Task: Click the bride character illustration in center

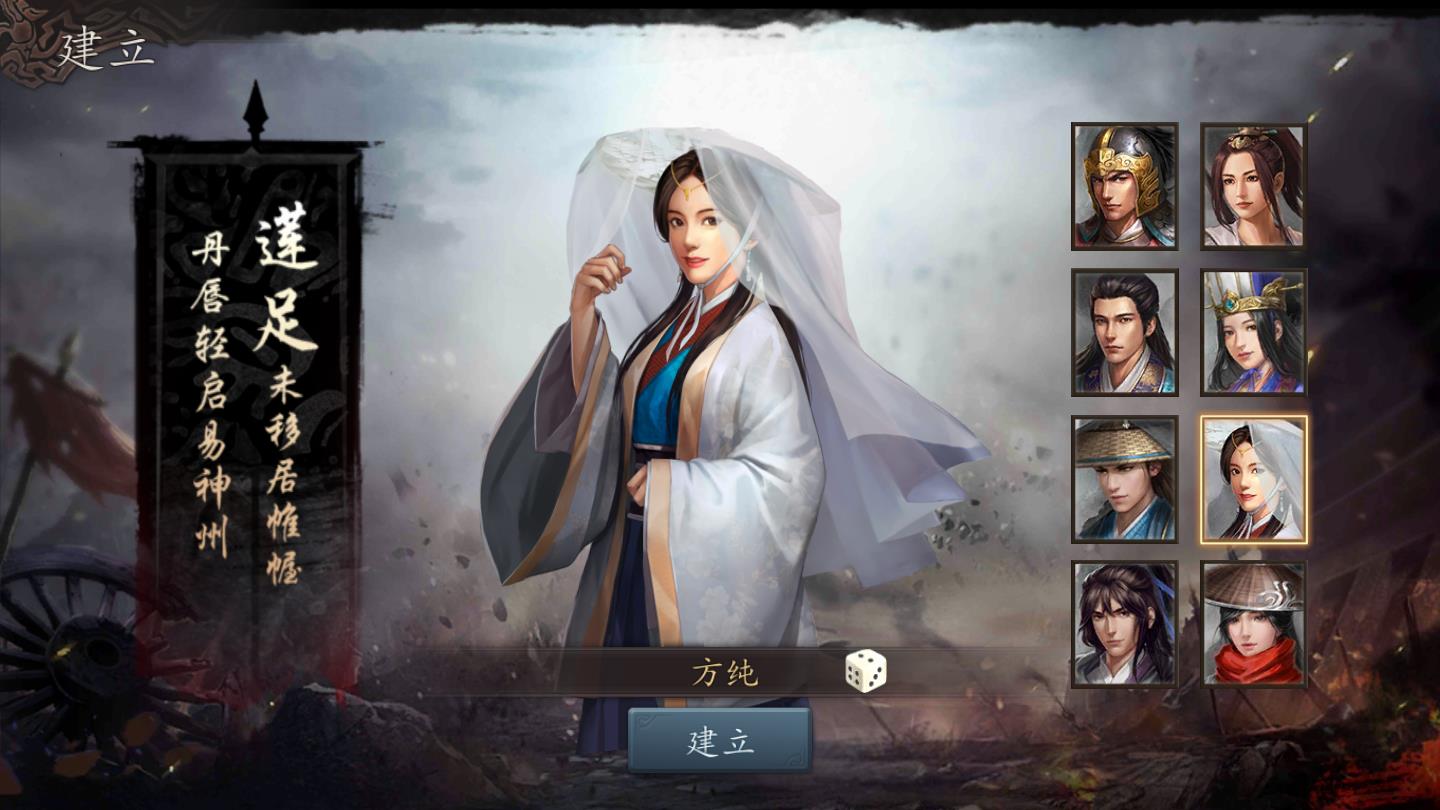Action: point(700,400)
